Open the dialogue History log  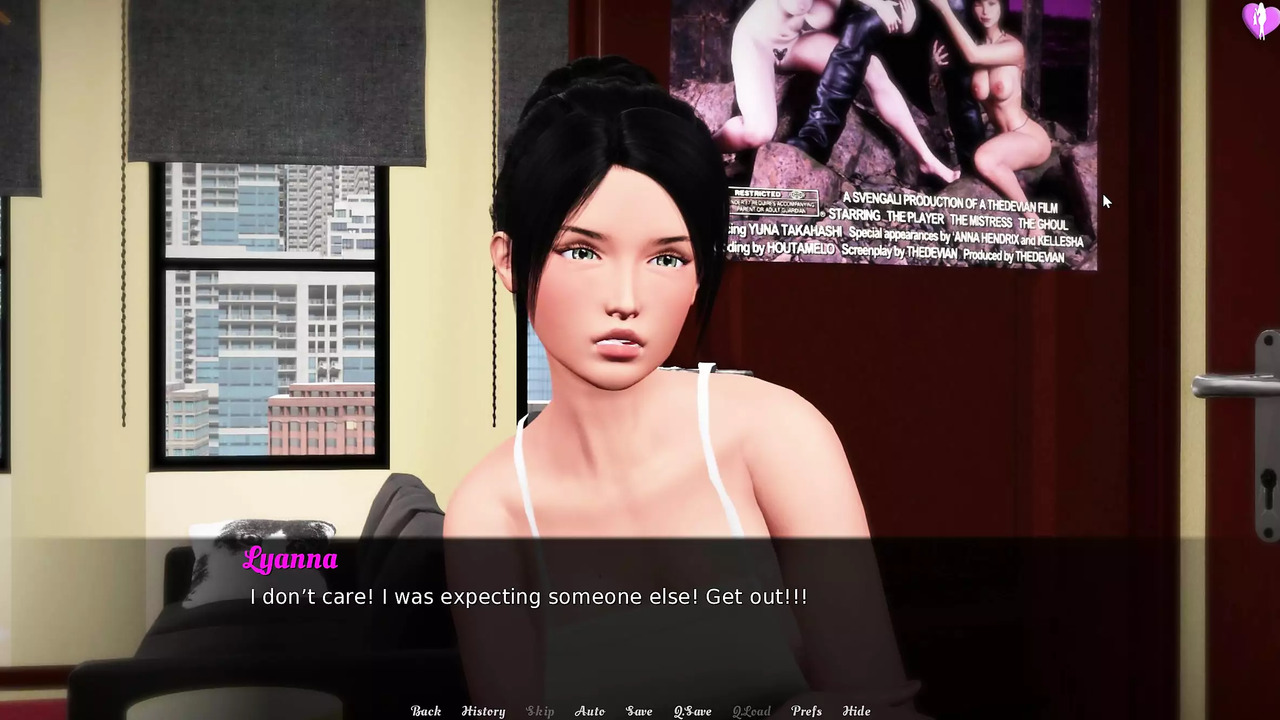click(483, 711)
